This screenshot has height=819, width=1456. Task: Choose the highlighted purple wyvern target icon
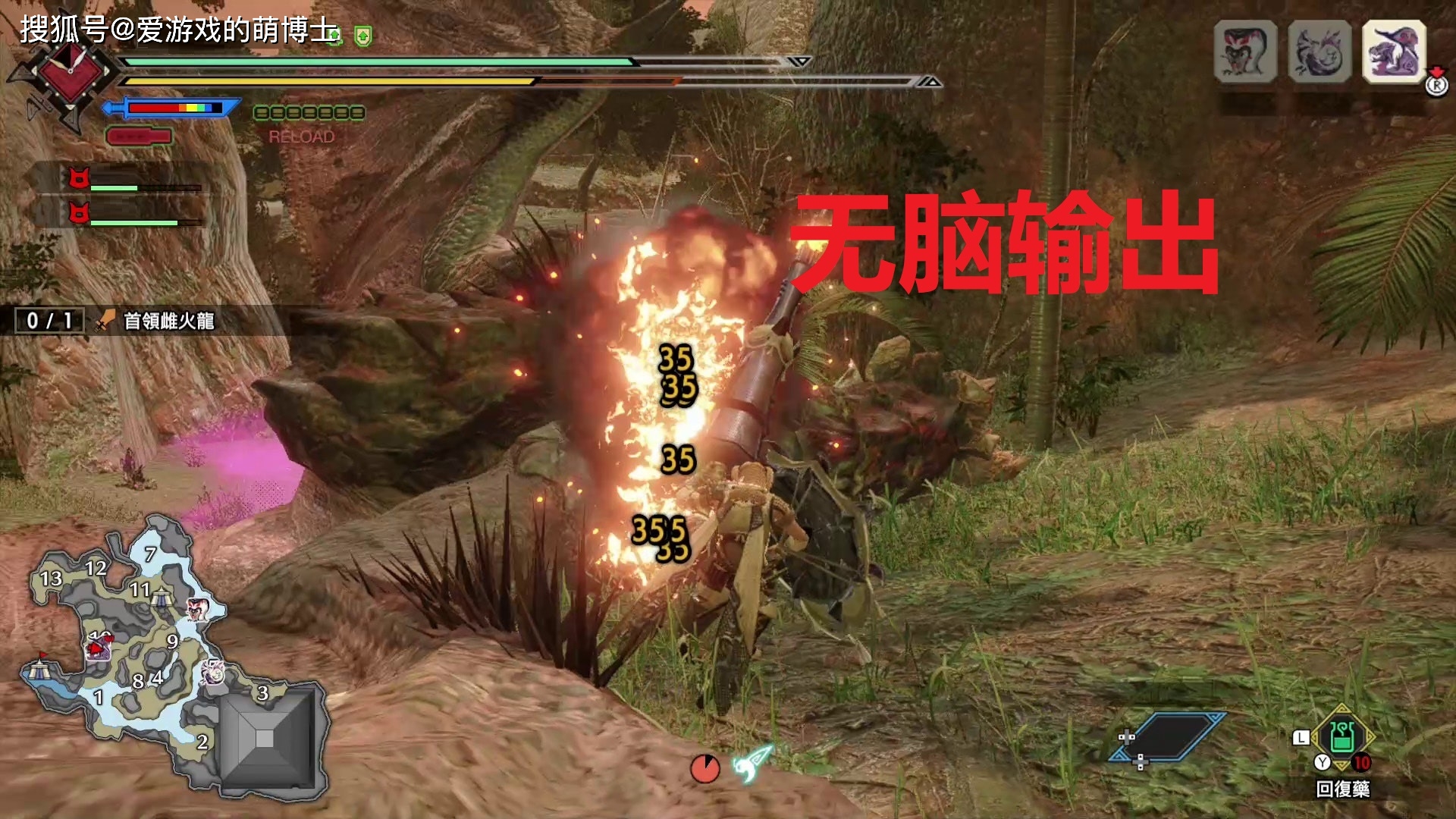click(1394, 52)
